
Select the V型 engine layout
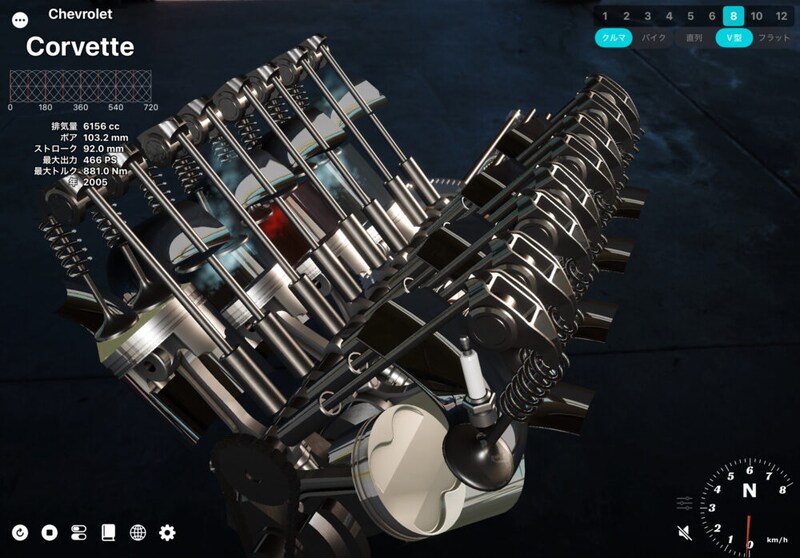[x=734, y=38]
